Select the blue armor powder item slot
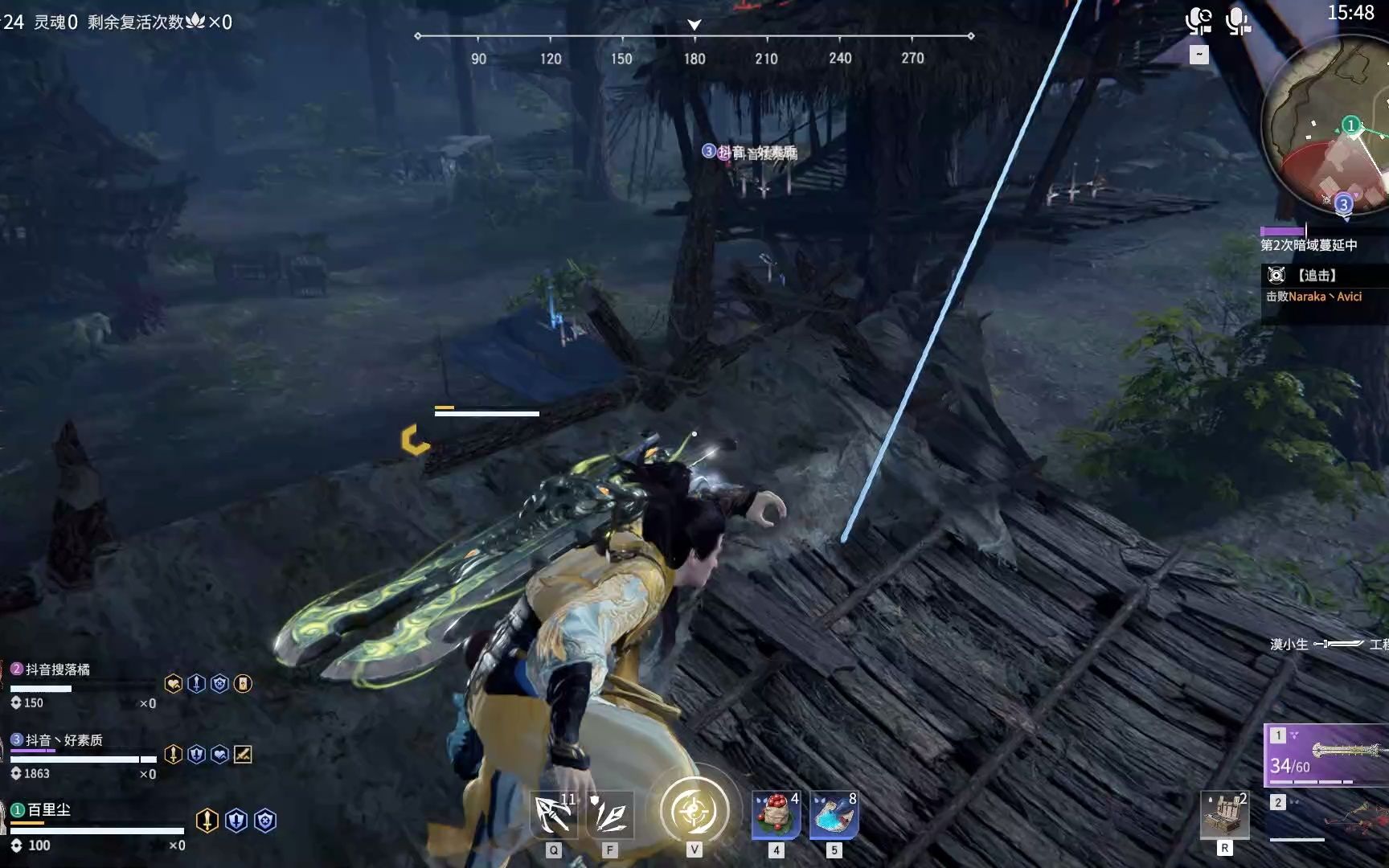 (834, 815)
